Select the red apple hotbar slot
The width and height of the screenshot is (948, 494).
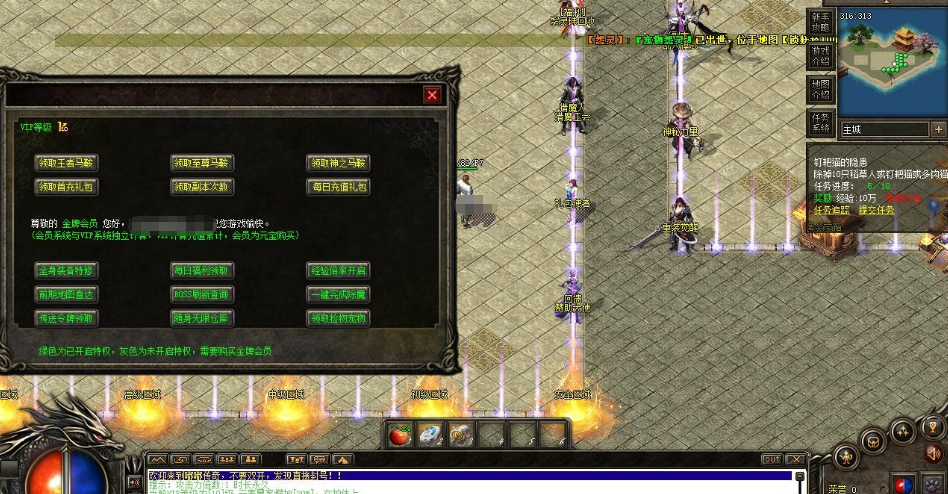click(x=401, y=434)
